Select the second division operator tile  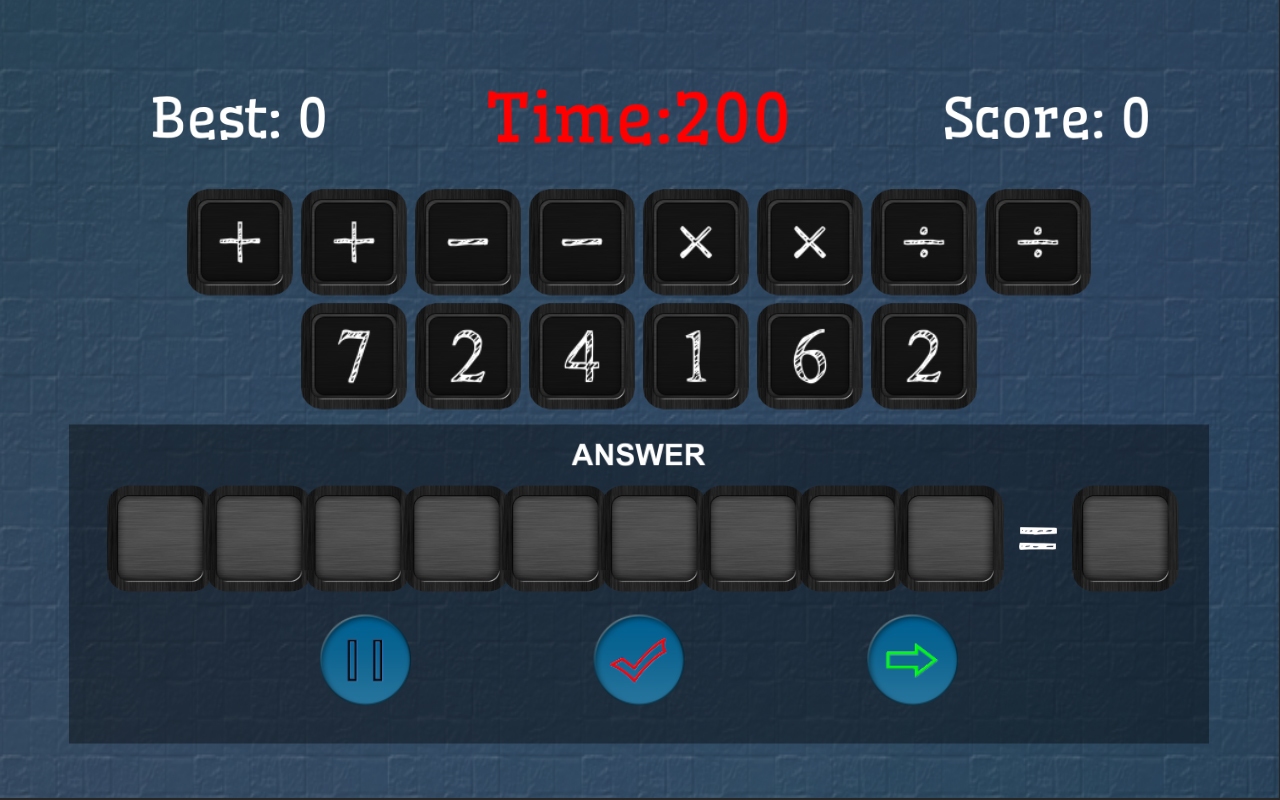[1037, 241]
